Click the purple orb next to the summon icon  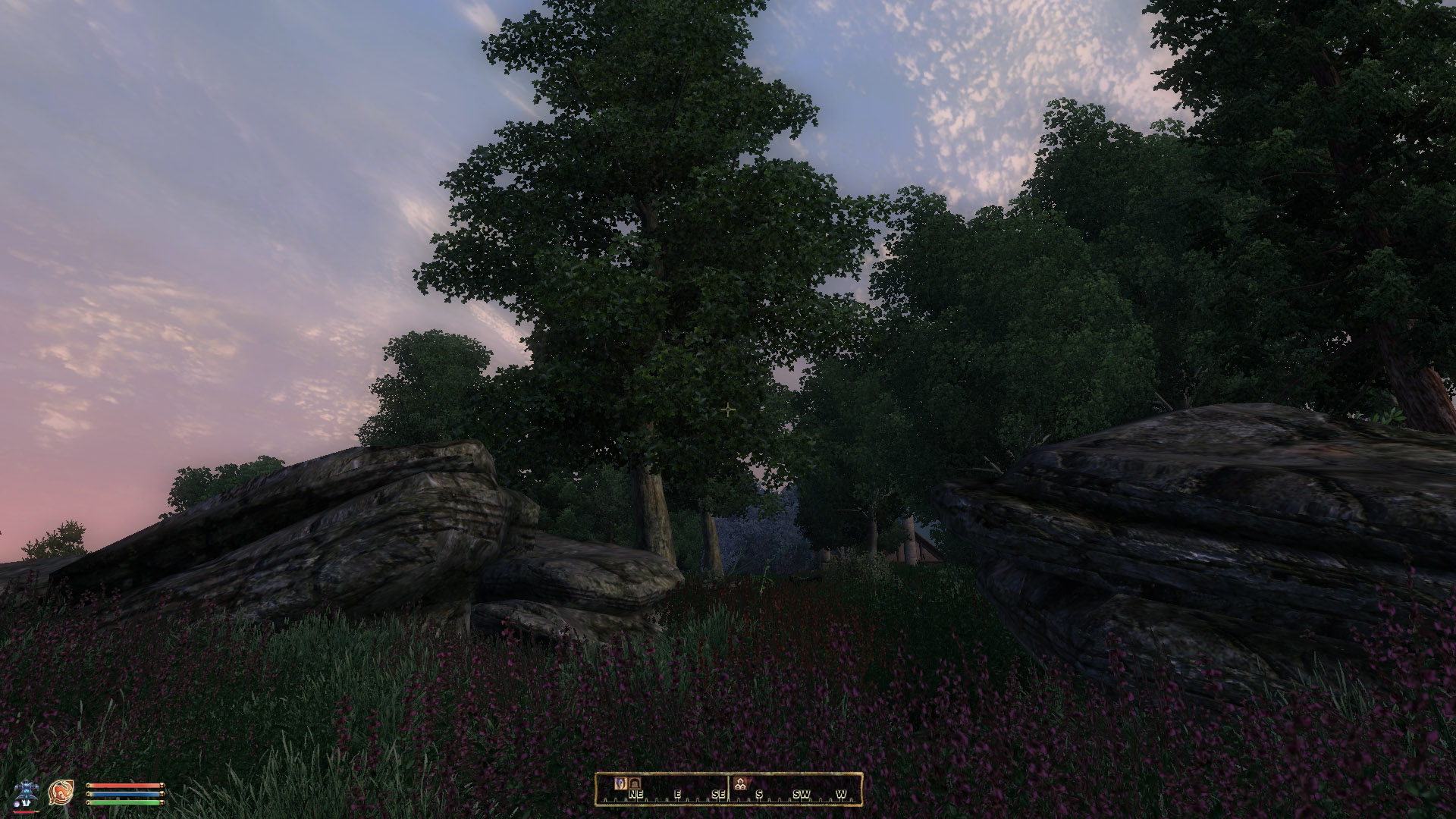17,802
